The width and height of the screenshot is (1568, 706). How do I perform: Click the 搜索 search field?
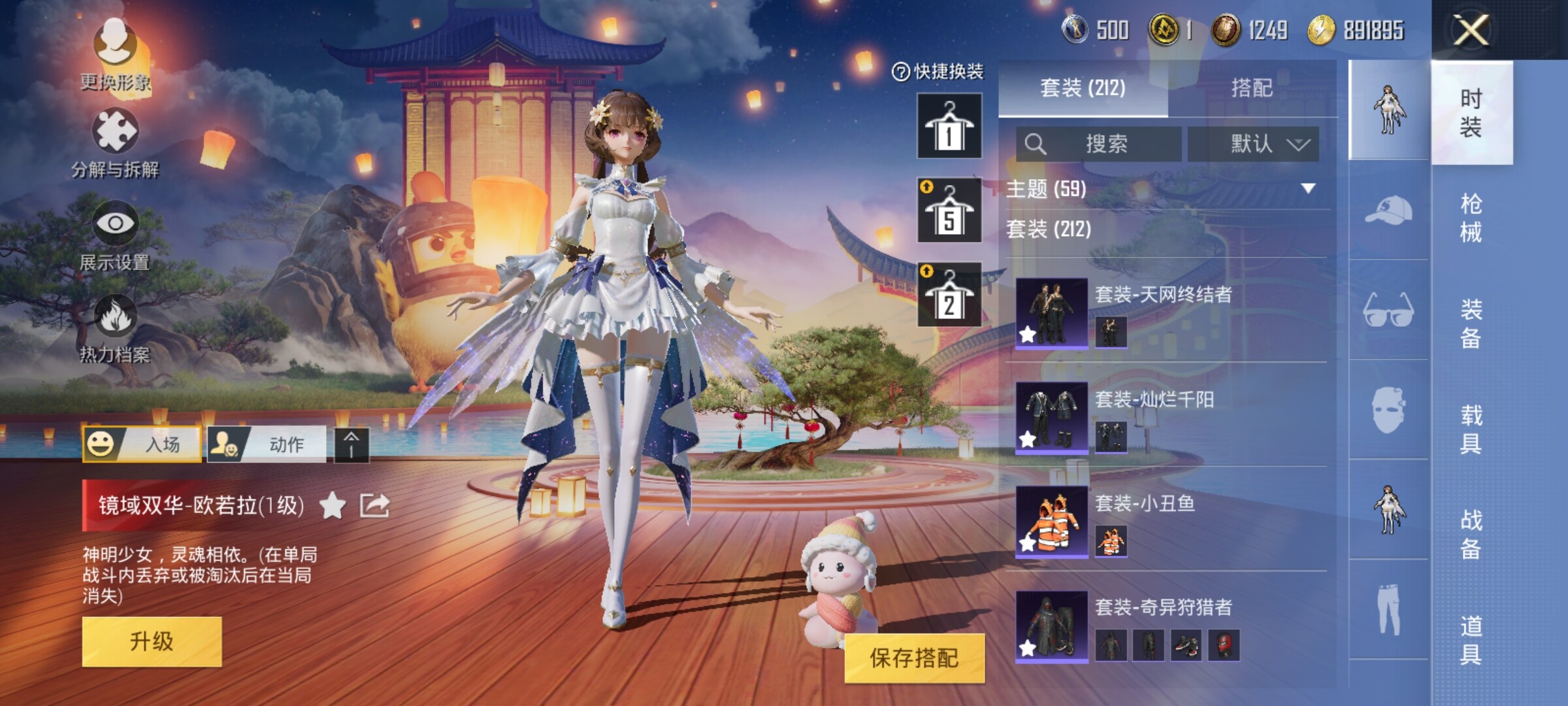pos(1099,144)
